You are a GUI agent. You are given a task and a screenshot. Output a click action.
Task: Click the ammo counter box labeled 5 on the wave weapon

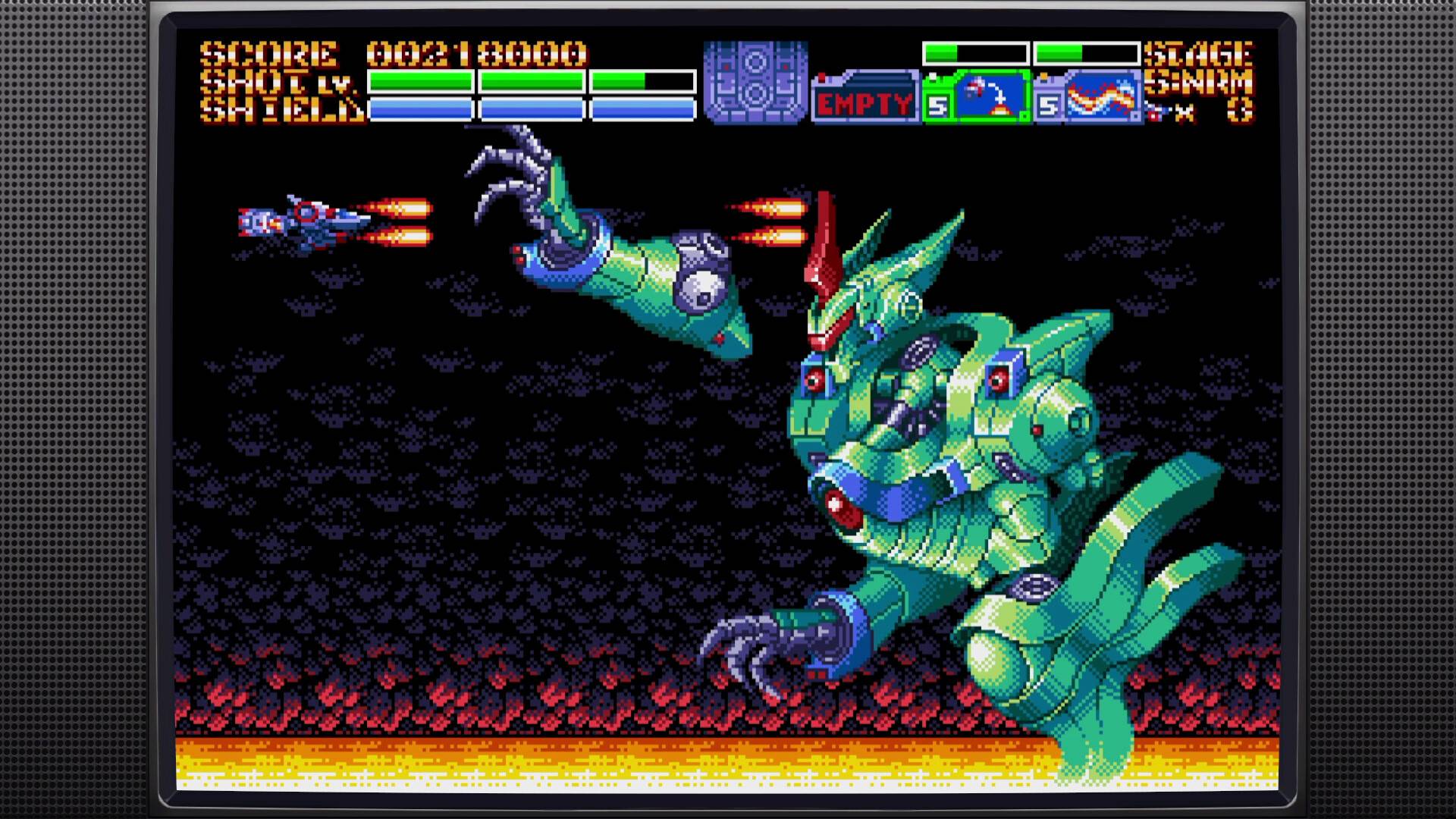point(1048,106)
